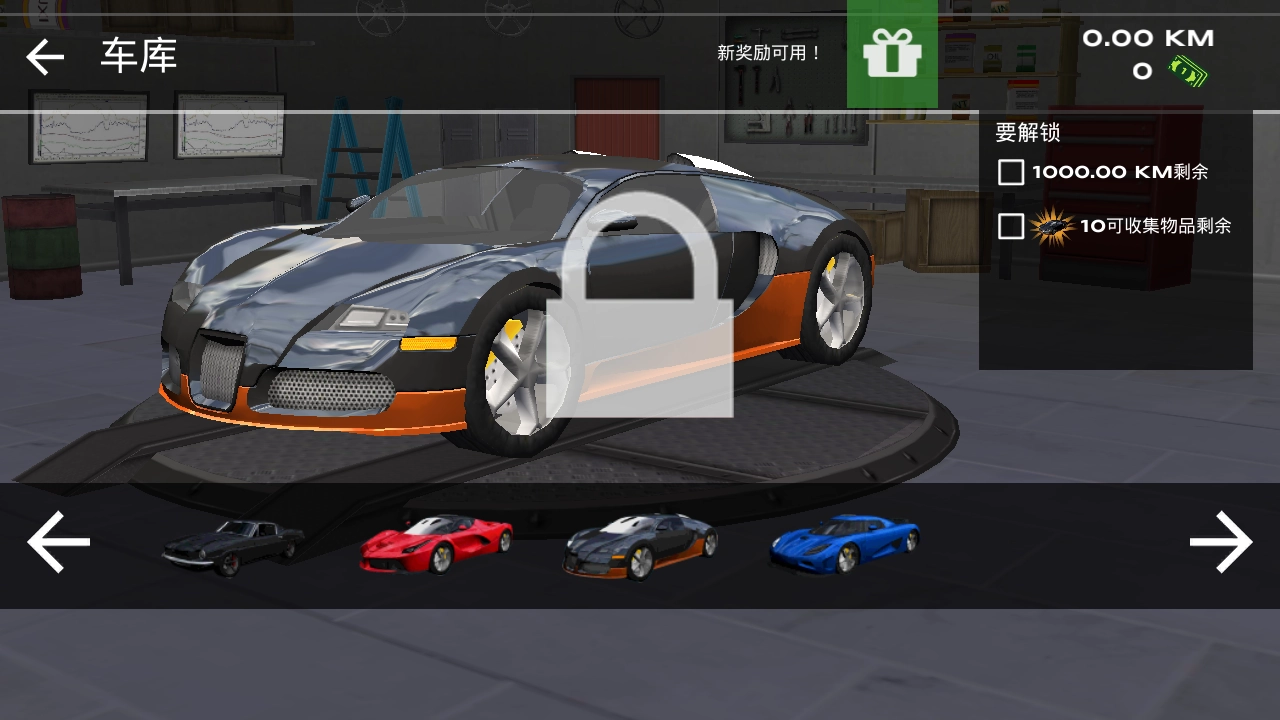Show the next cars with right arrow
This screenshot has height=720, width=1280.
pyautogui.click(x=1220, y=543)
